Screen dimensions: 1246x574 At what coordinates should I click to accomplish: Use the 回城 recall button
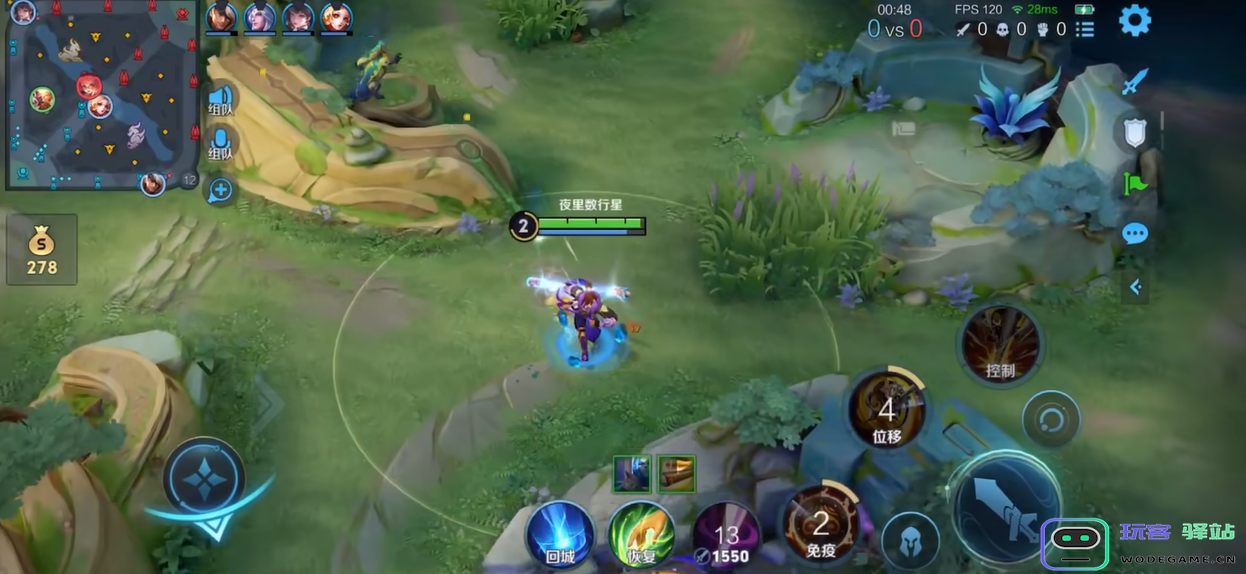[x=559, y=533]
